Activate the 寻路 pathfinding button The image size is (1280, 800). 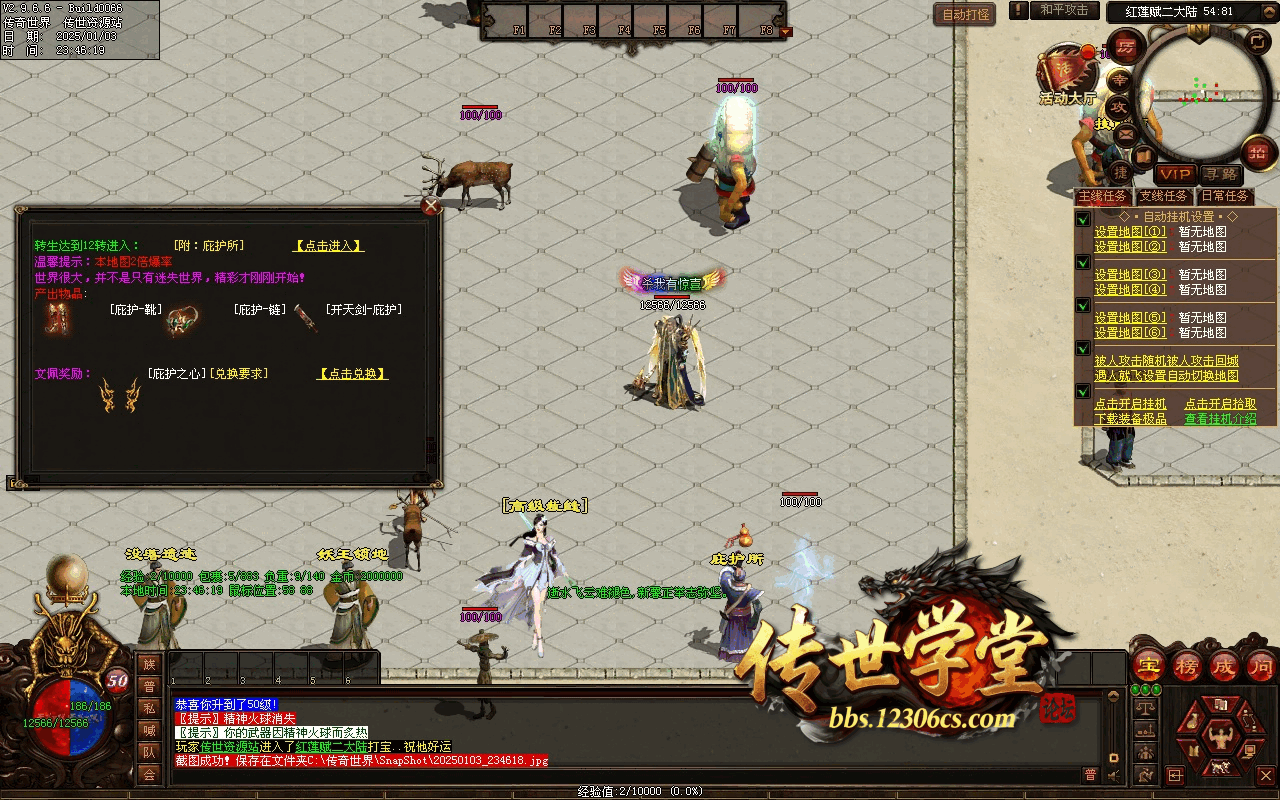click(1220, 175)
